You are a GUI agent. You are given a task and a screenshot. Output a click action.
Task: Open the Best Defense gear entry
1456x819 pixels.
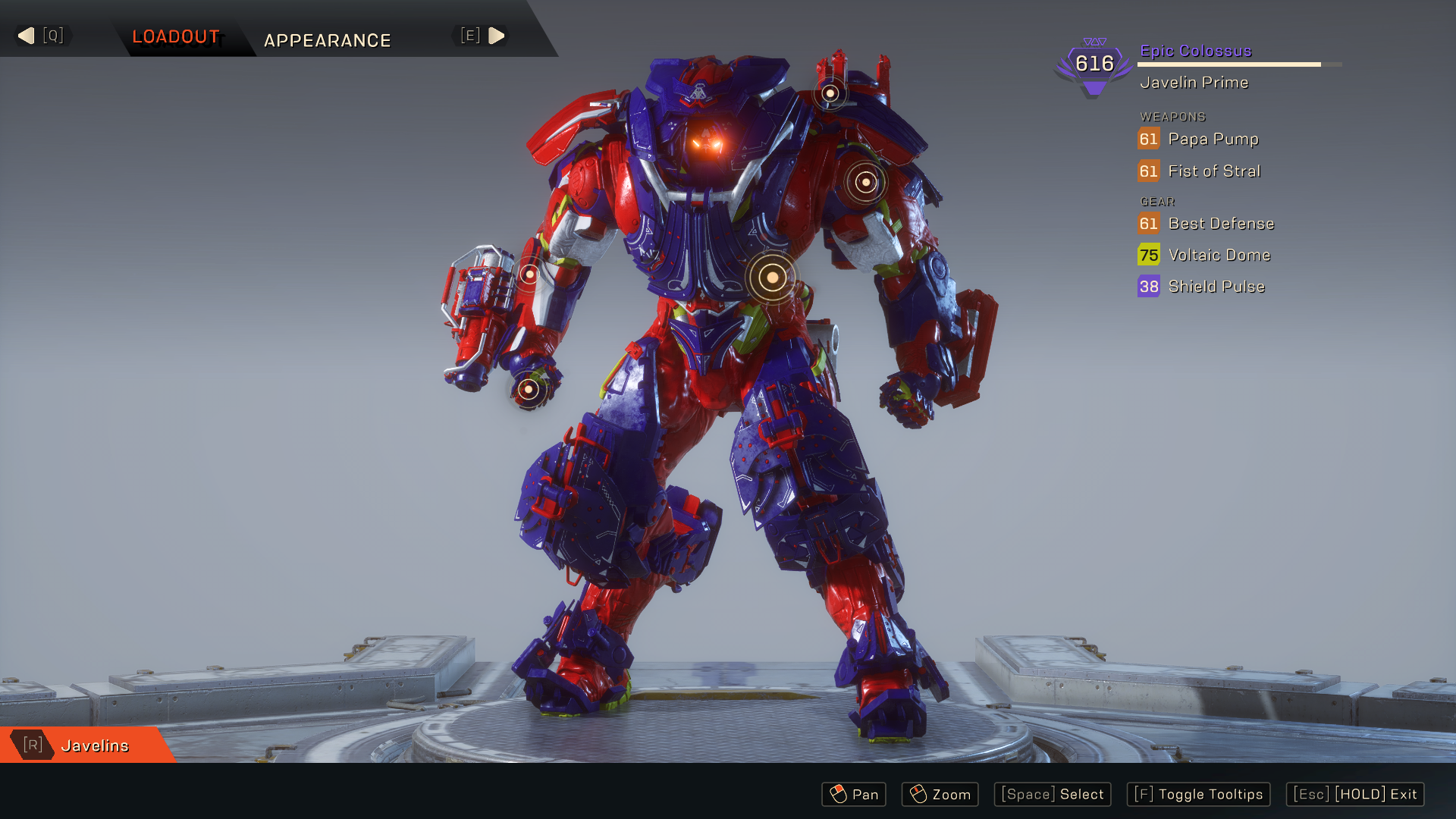click(x=1220, y=224)
